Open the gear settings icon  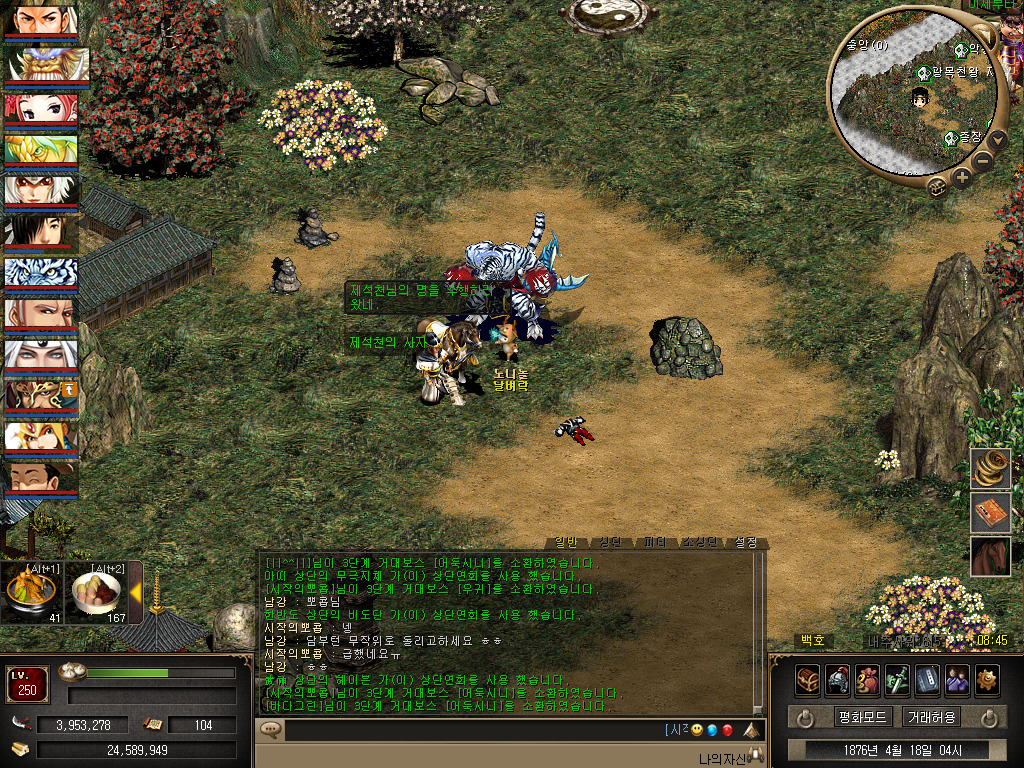987,680
